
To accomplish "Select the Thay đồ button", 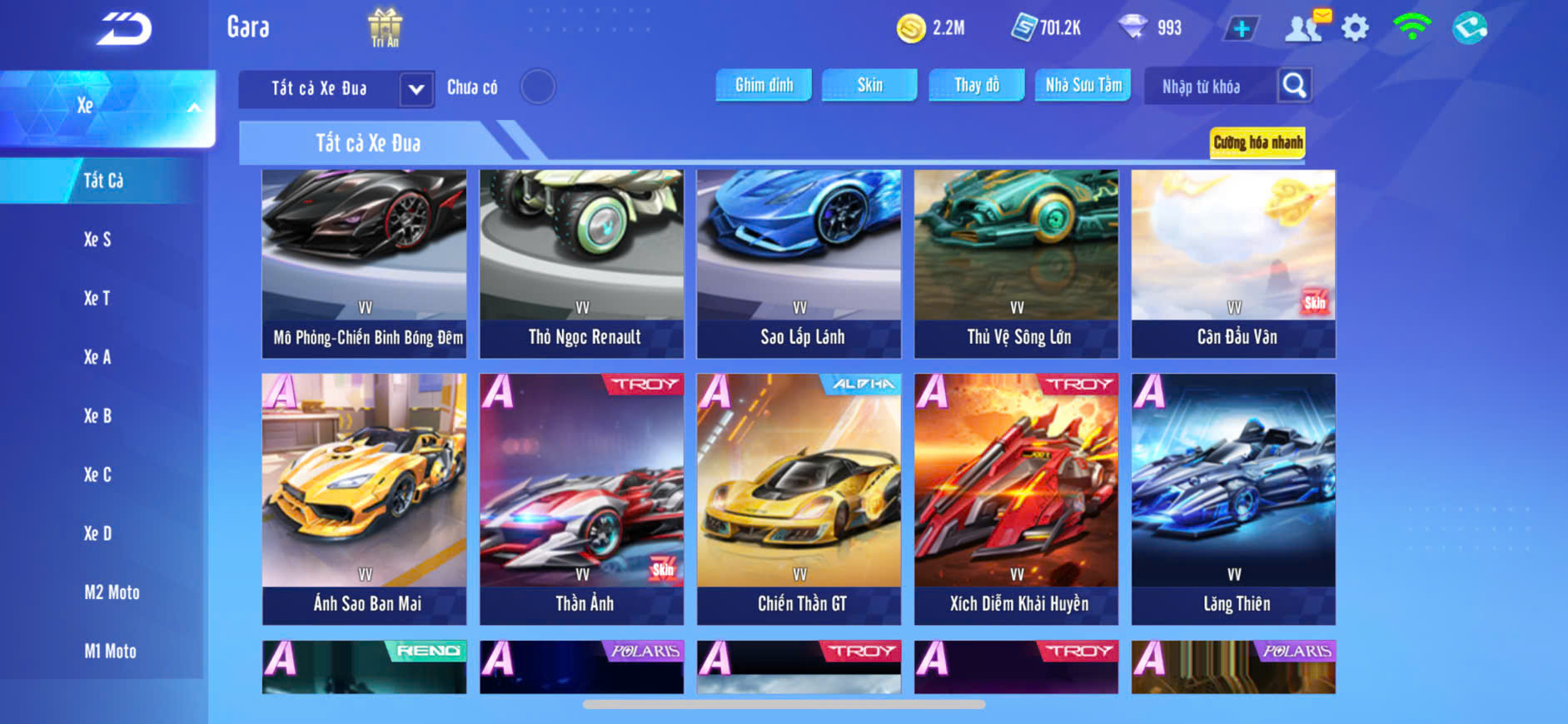I will 977,85.
